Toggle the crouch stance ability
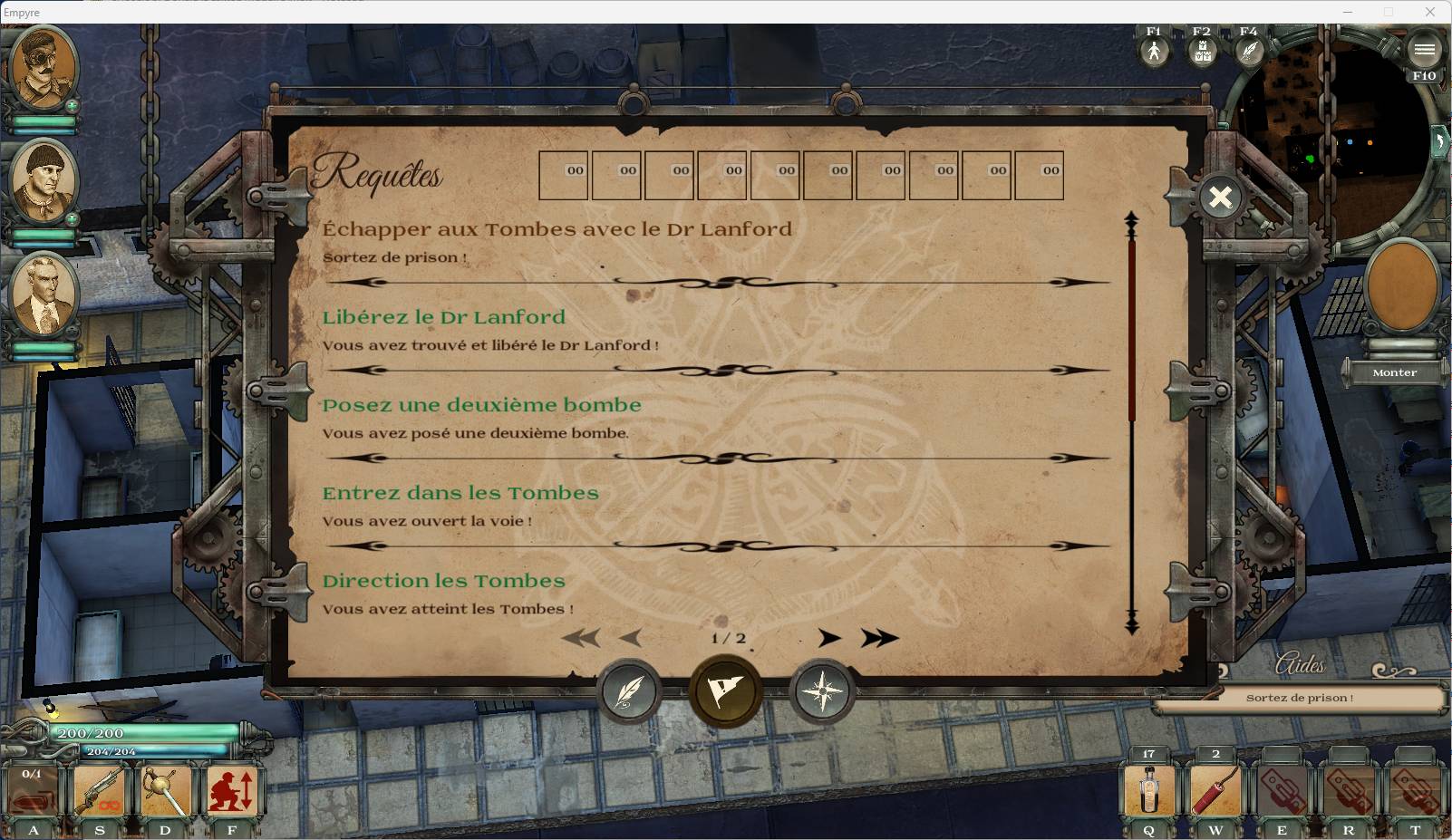Screen dimensions: 1452x840 click(232, 790)
